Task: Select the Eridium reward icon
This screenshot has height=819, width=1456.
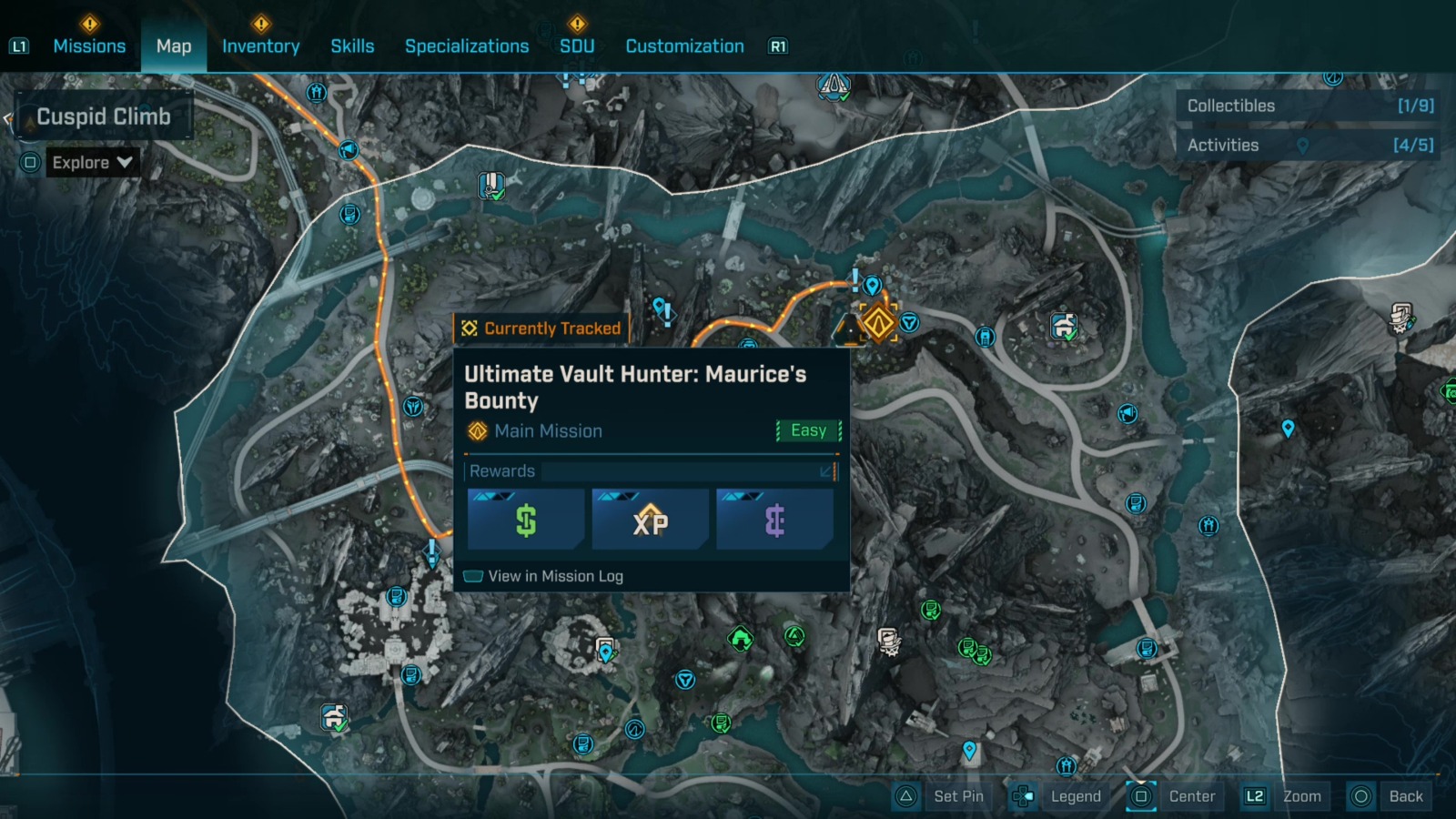Action: tap(774, 520)
